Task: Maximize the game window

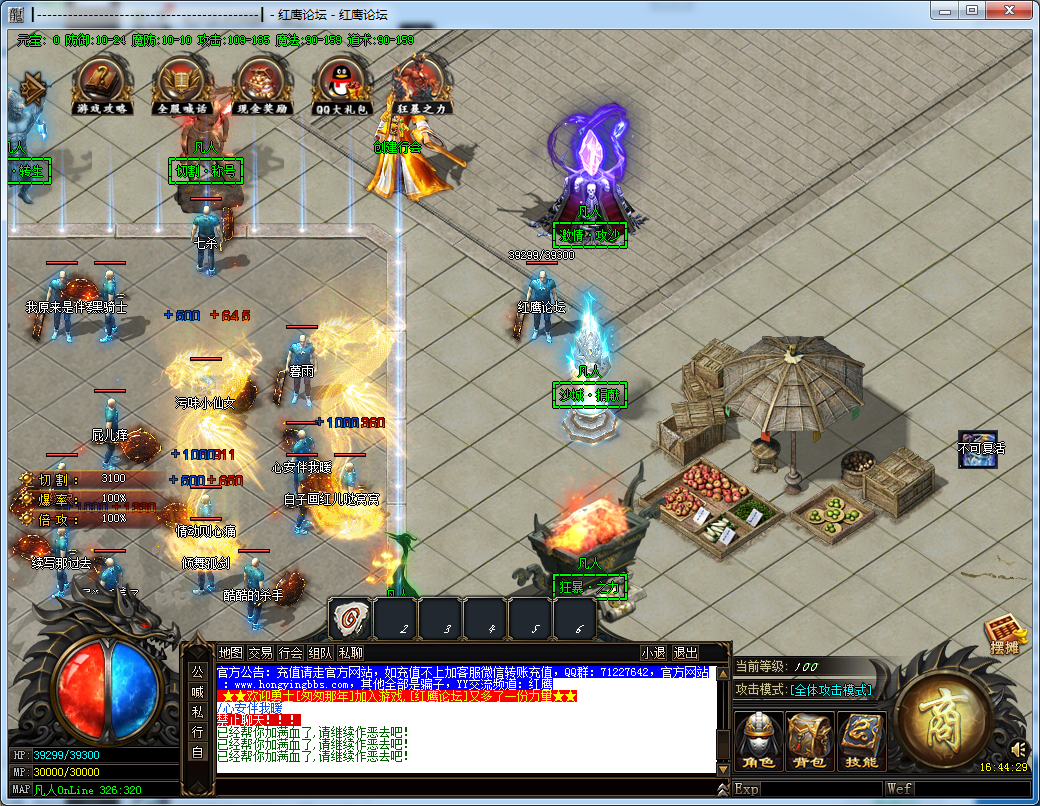Action: [x=971, y=10]
